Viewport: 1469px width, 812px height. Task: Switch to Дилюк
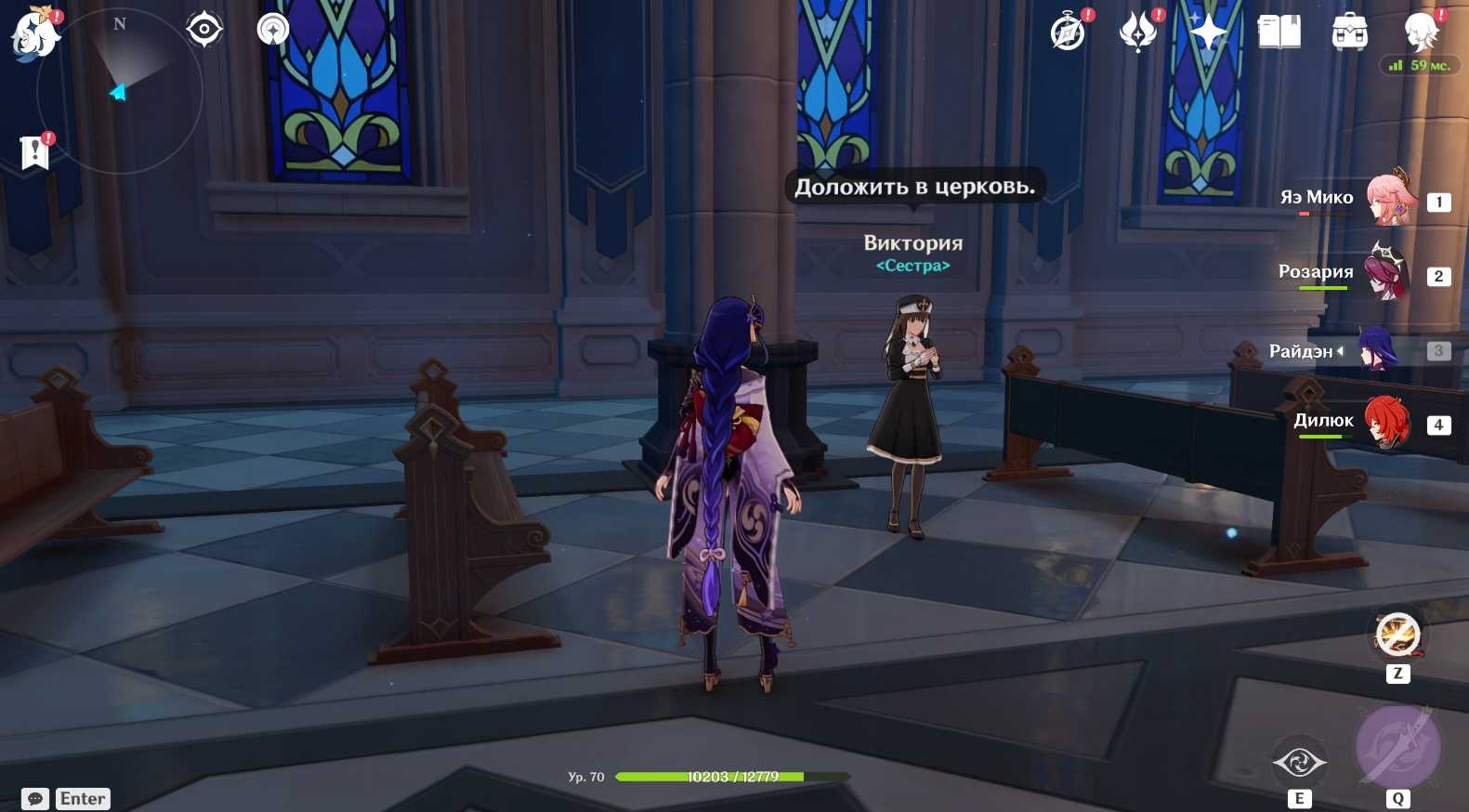coord(1386,423)
